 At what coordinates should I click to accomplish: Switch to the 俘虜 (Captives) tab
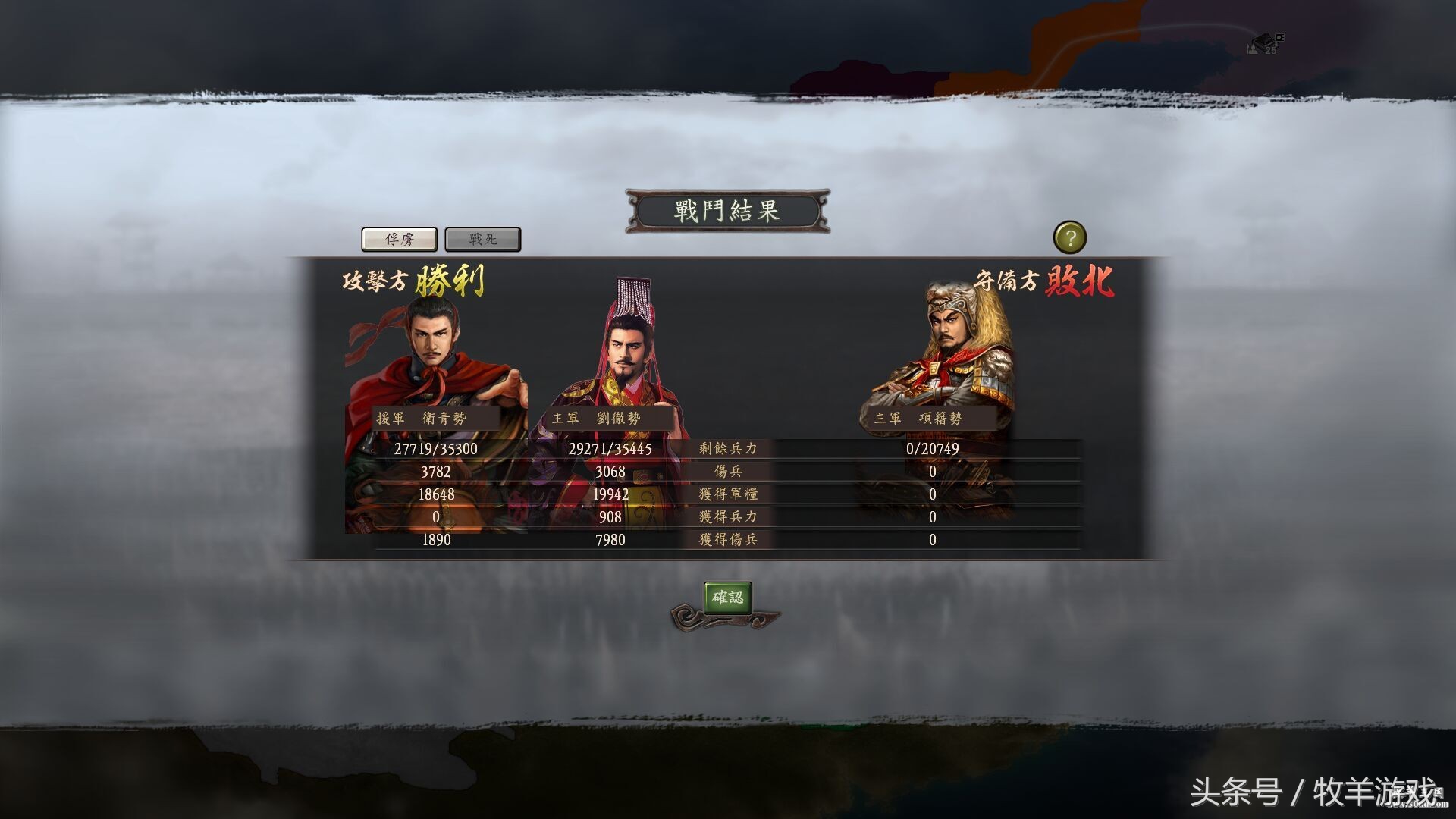(400, 238)
